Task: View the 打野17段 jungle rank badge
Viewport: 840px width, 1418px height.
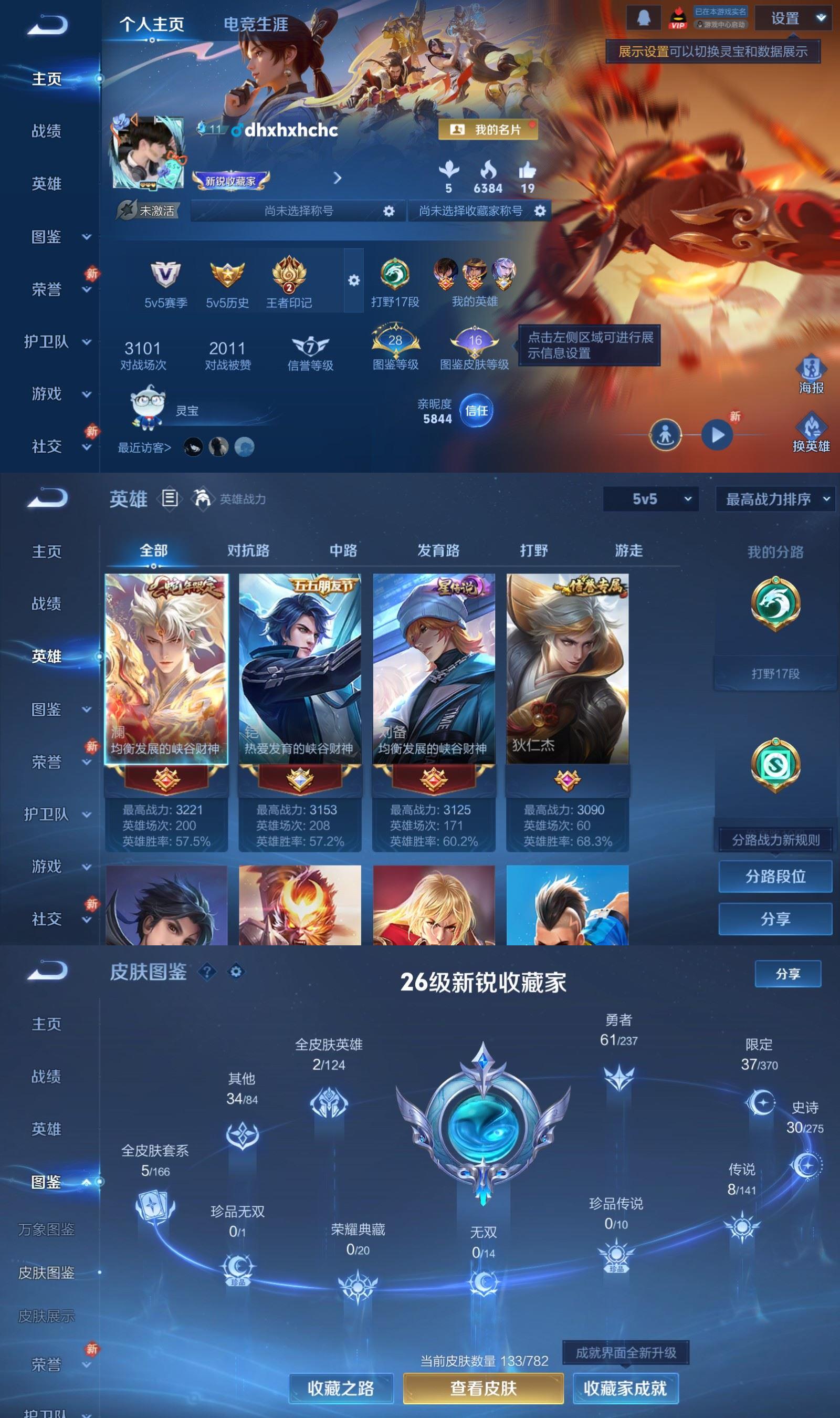Action: coord(394,277)
